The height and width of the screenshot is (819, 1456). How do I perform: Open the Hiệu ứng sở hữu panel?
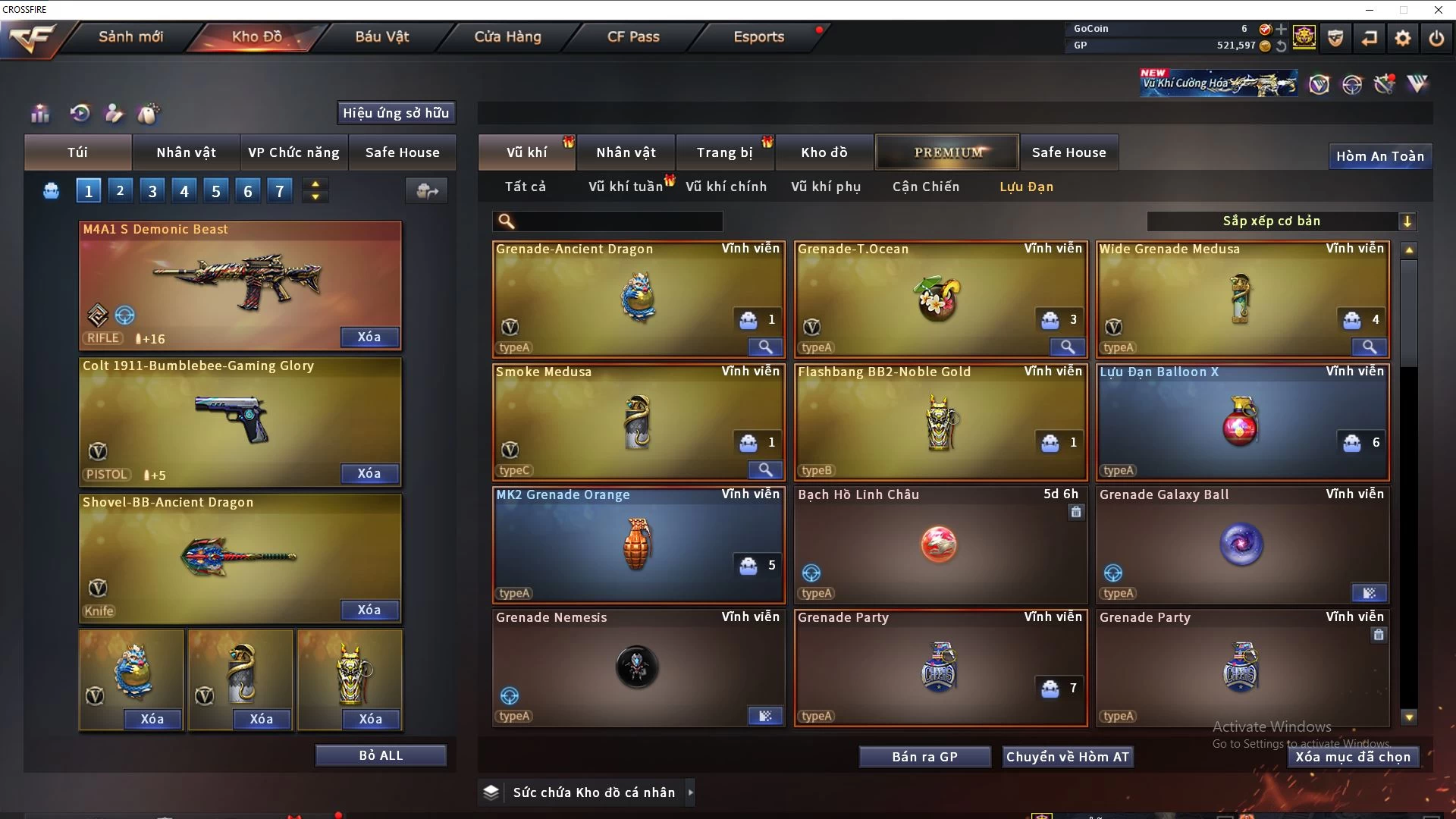(x=396, y=113)
